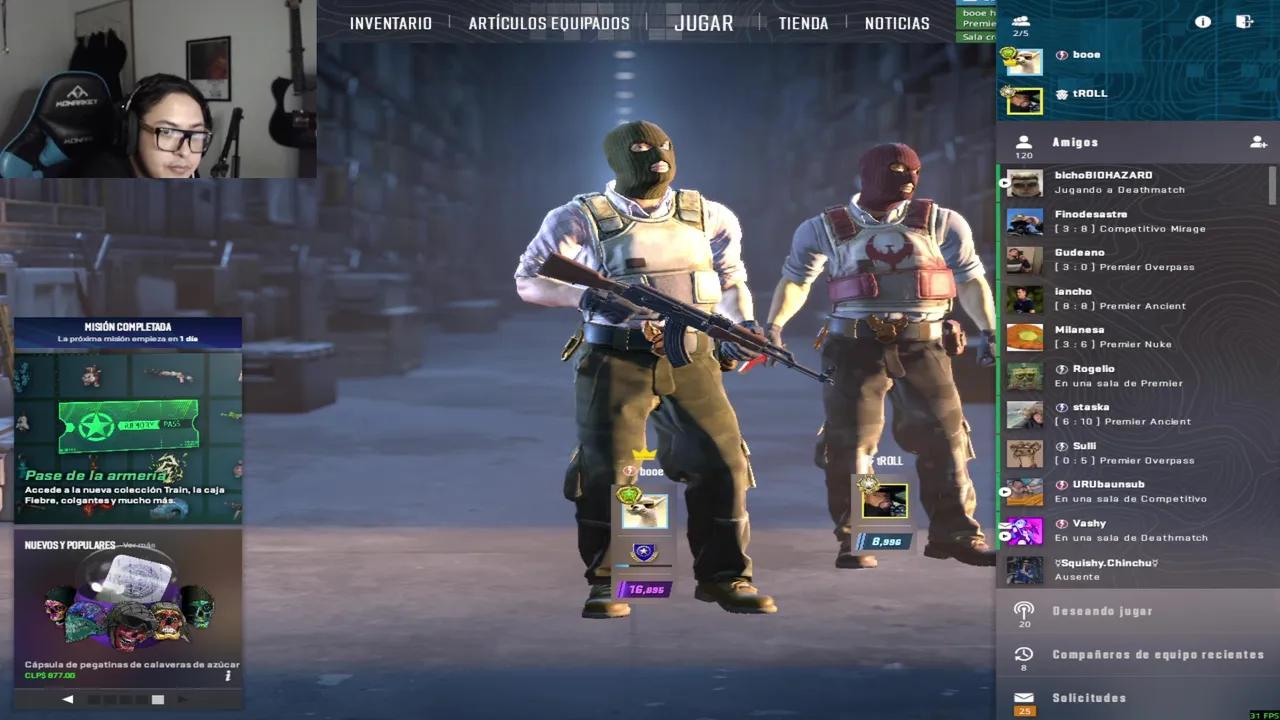Select the highlighted carousel pagination dot
This screenshot has width=1280, height=720.
point(157,700)
